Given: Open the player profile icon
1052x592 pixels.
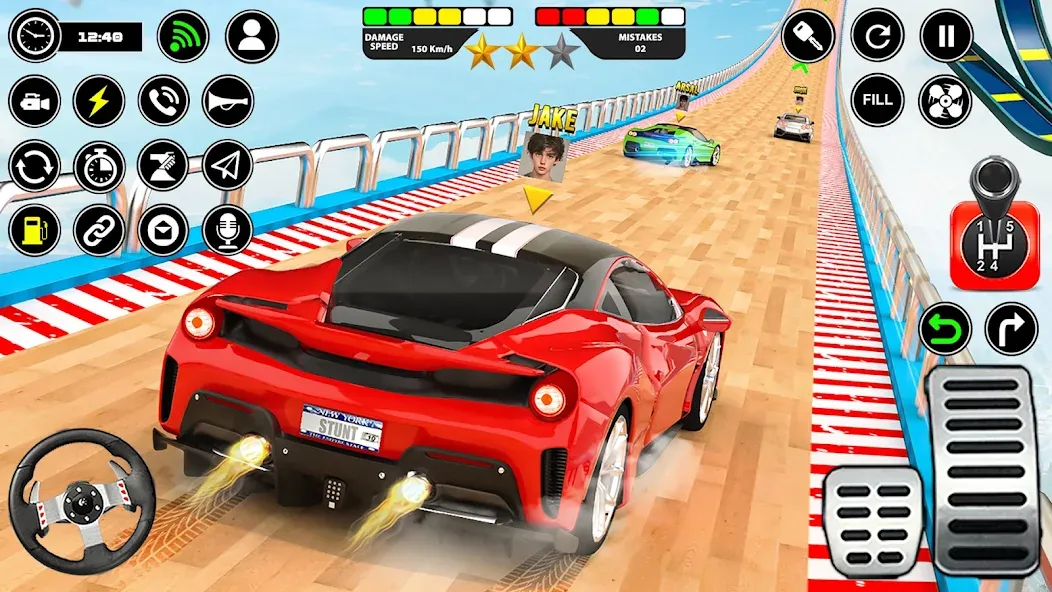Looking at the screenshot, I should pos(251,36).
